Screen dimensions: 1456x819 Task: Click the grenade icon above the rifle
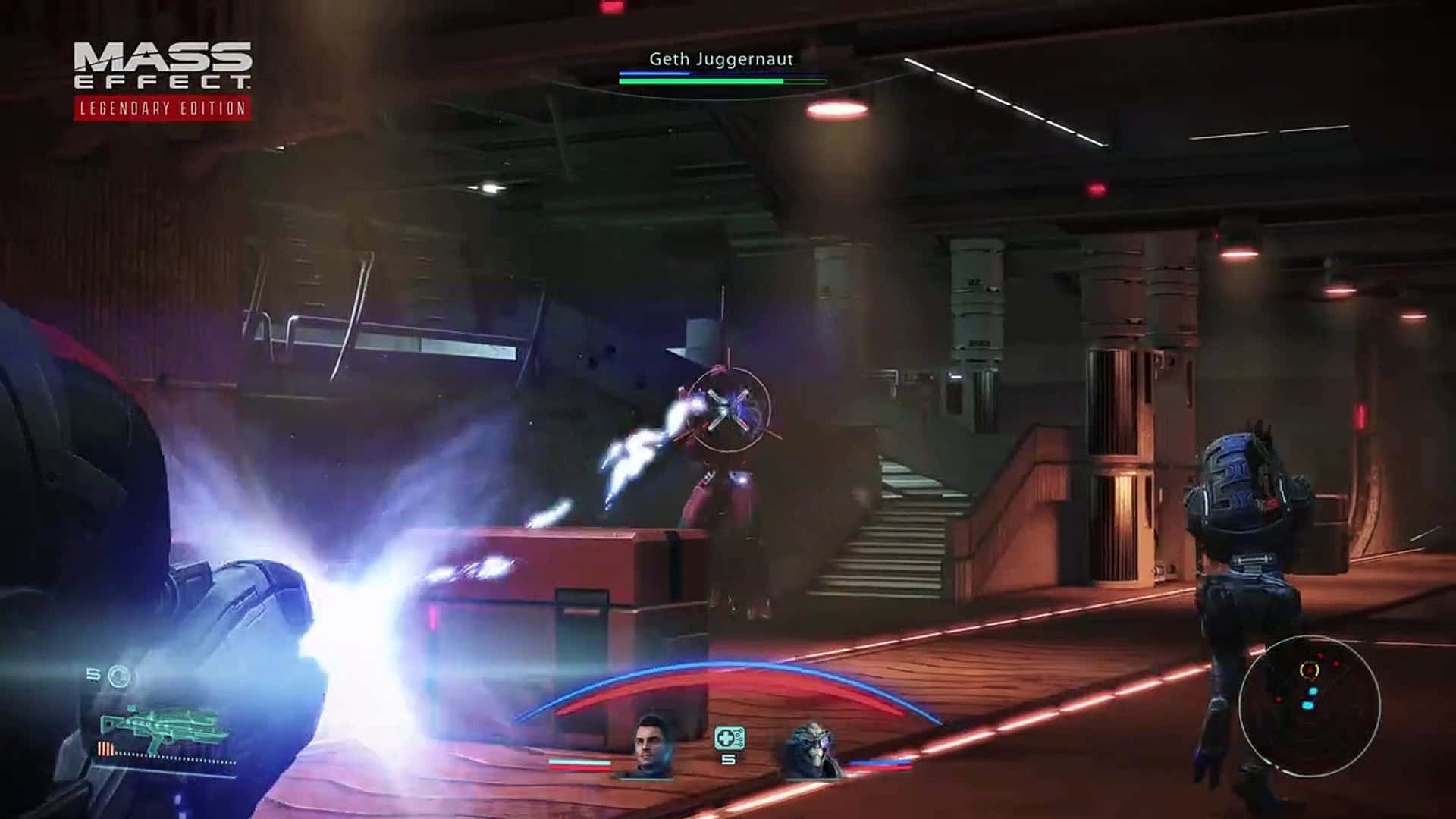[x=119, y=674]
